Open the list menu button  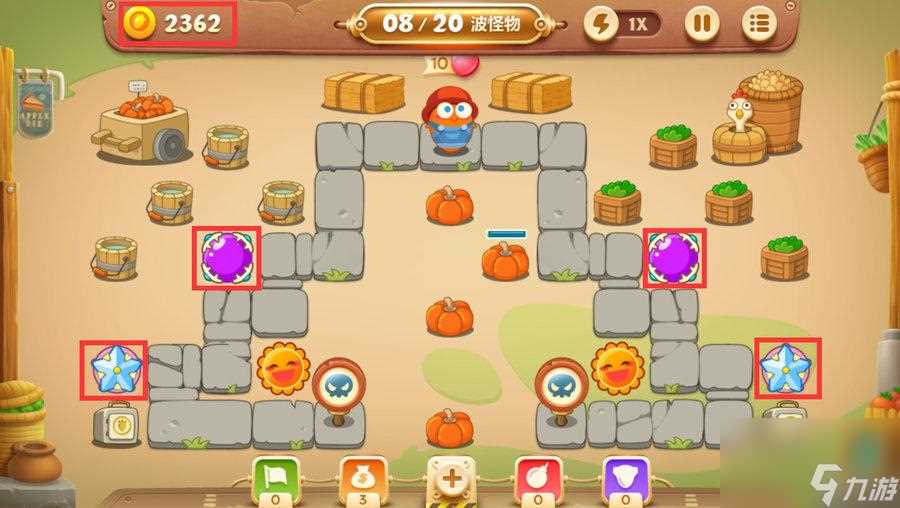pos(760,23)
